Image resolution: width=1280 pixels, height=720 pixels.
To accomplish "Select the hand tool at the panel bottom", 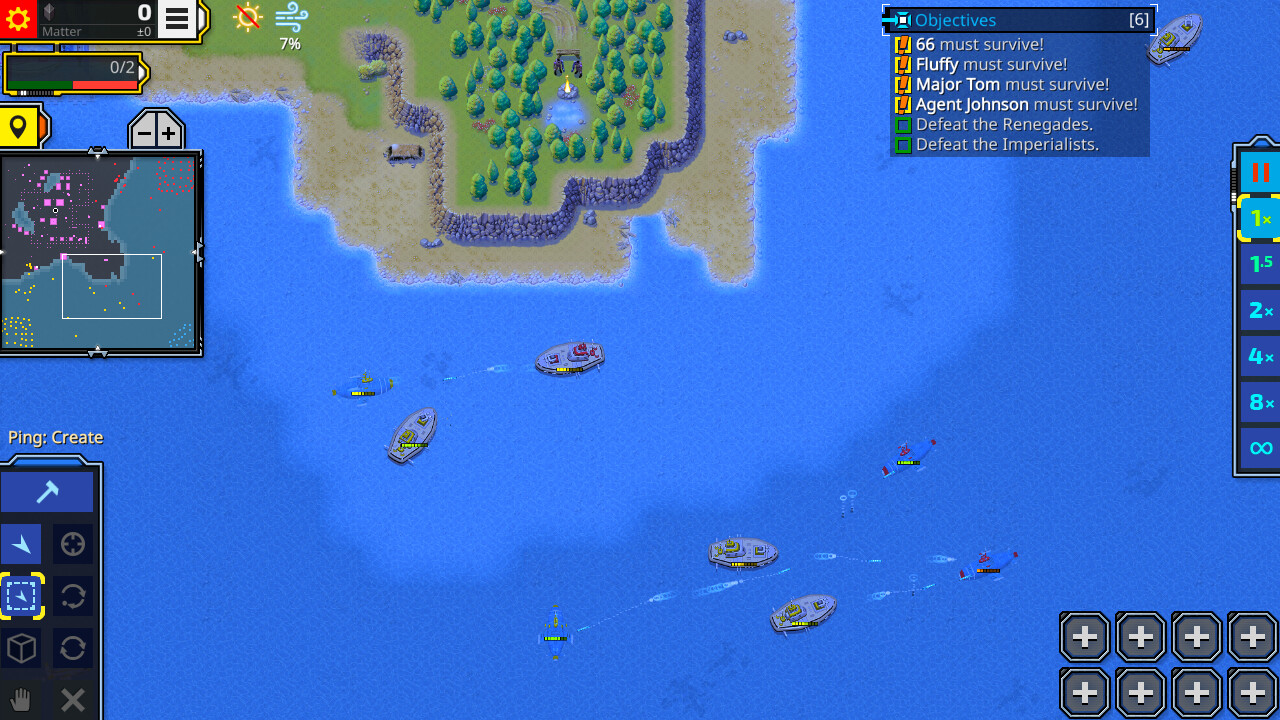I will point(20,698).
